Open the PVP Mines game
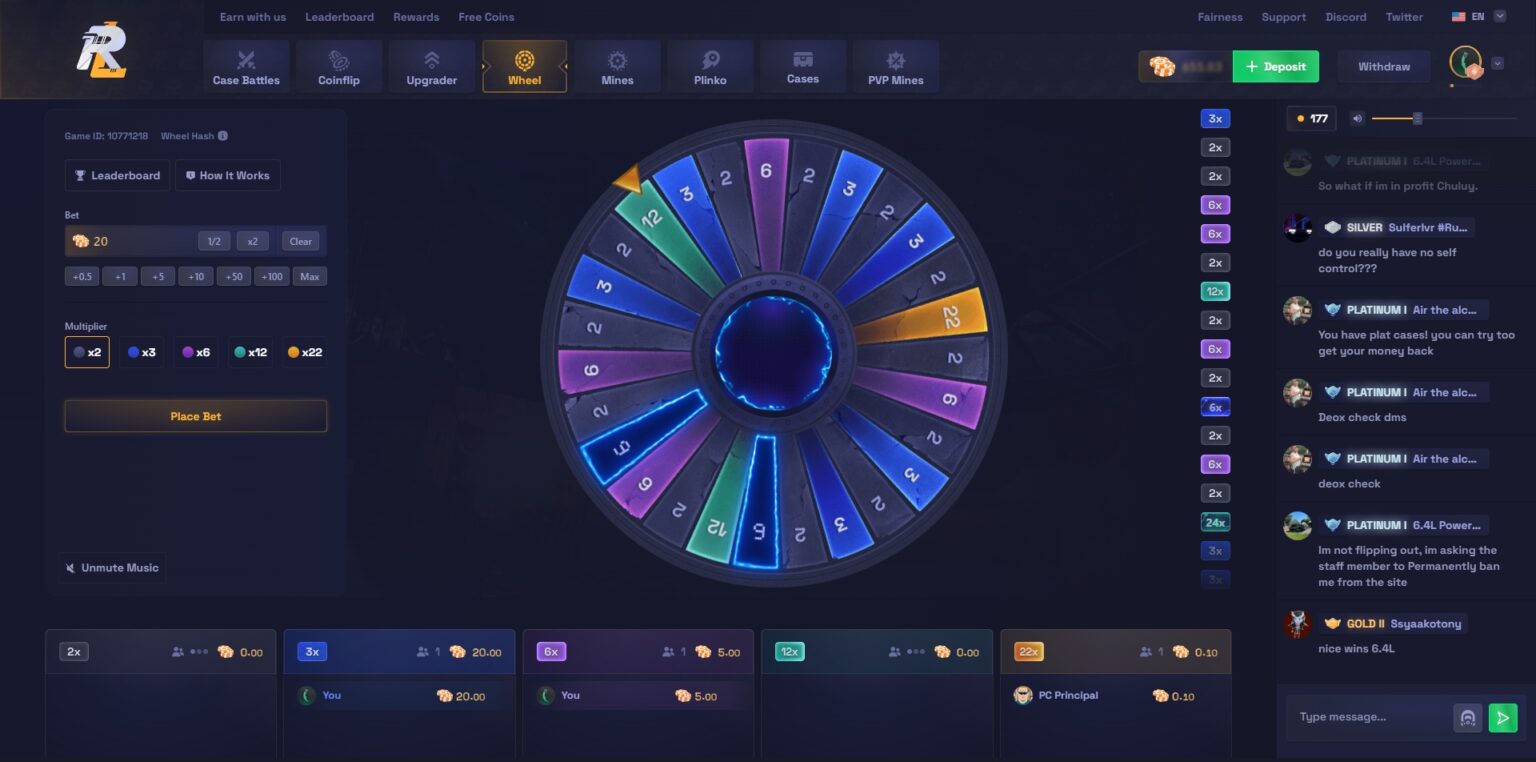 895,66
